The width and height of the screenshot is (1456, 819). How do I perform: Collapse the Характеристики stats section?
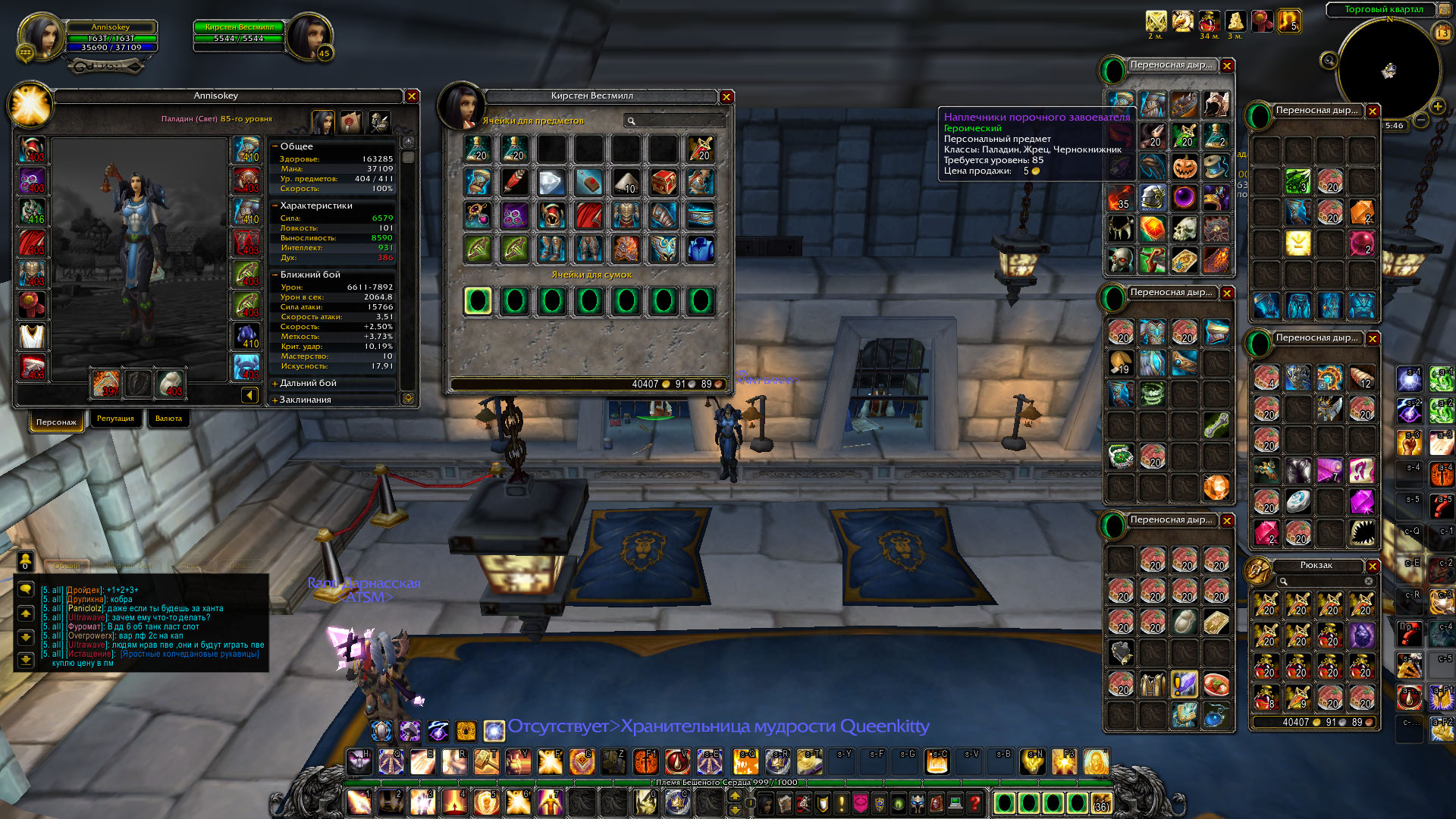(x=275, y=206)
